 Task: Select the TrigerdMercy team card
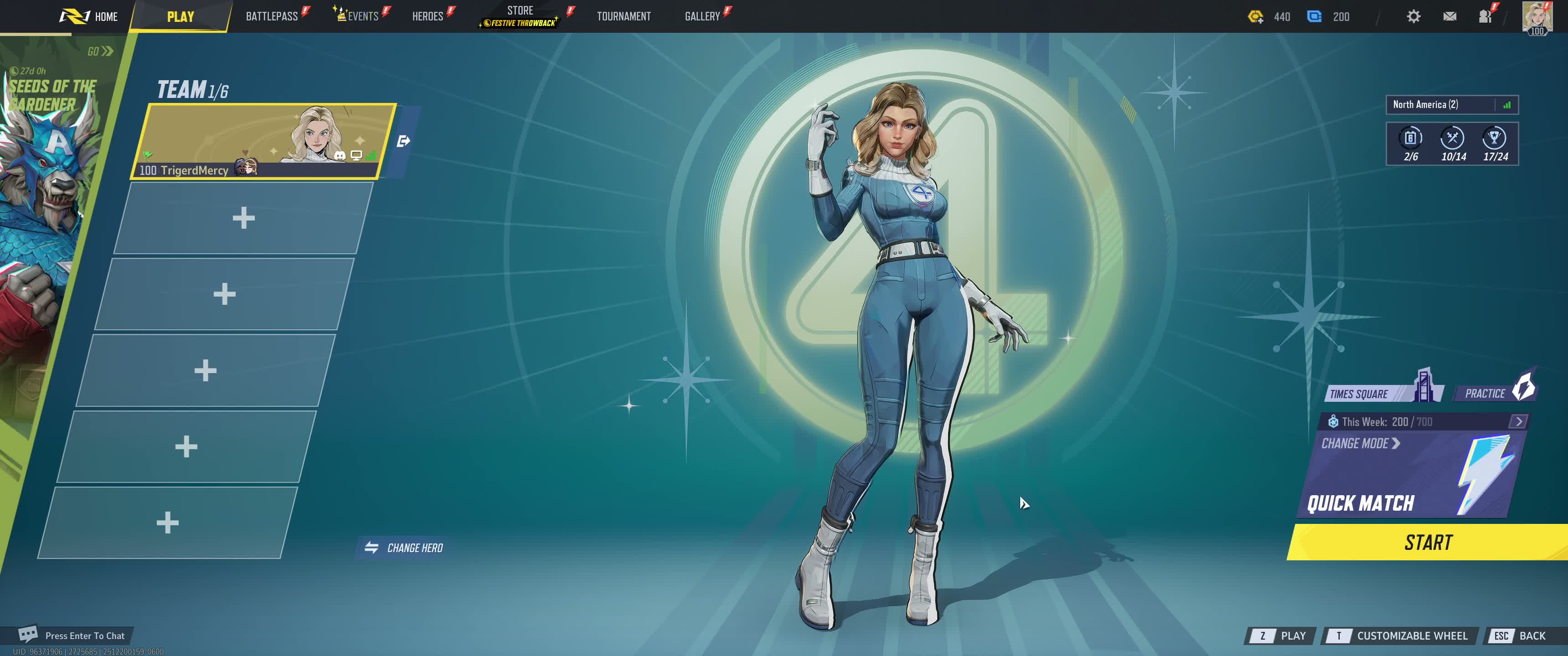pos(262,141)
